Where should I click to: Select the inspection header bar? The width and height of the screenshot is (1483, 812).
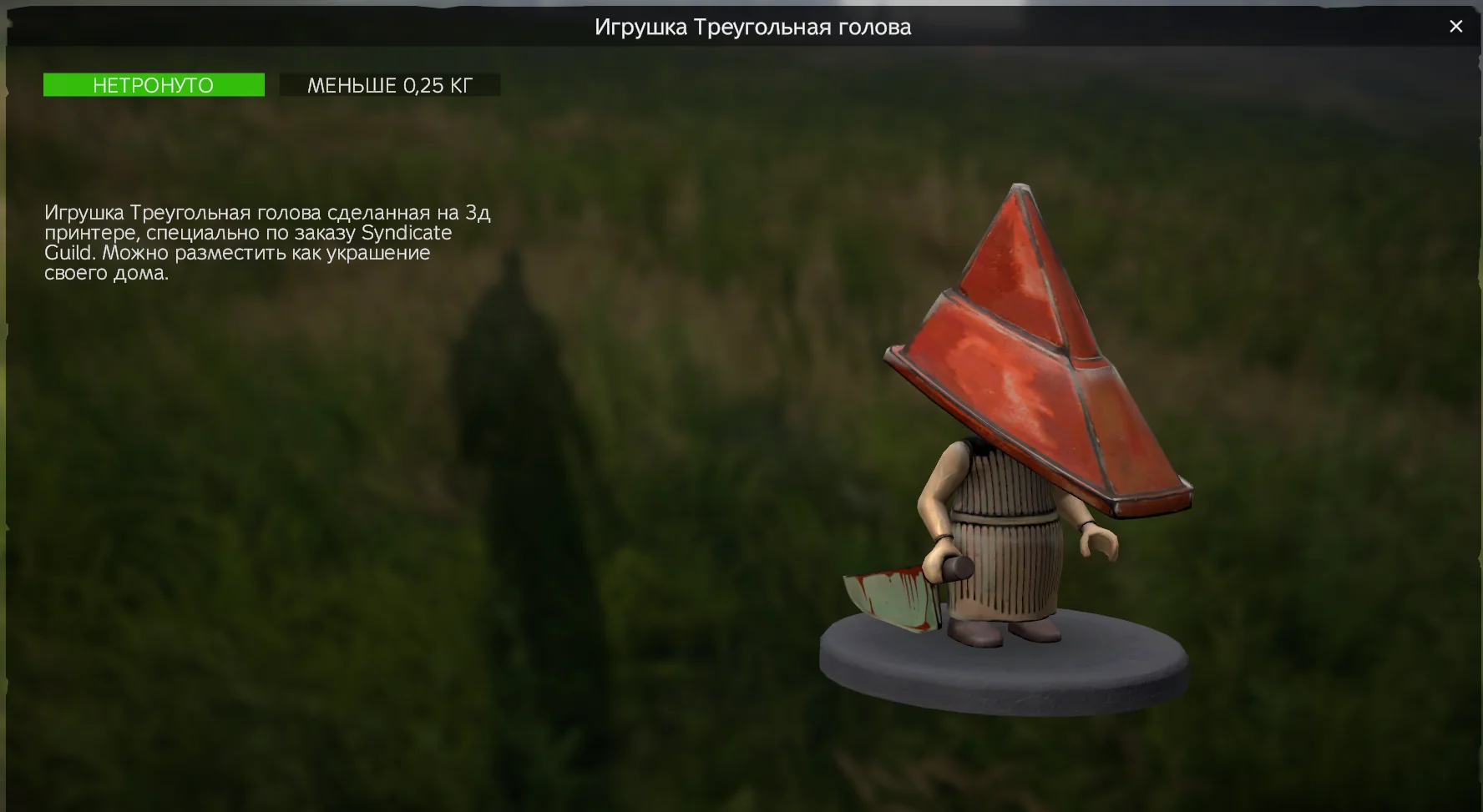(741, 27)
